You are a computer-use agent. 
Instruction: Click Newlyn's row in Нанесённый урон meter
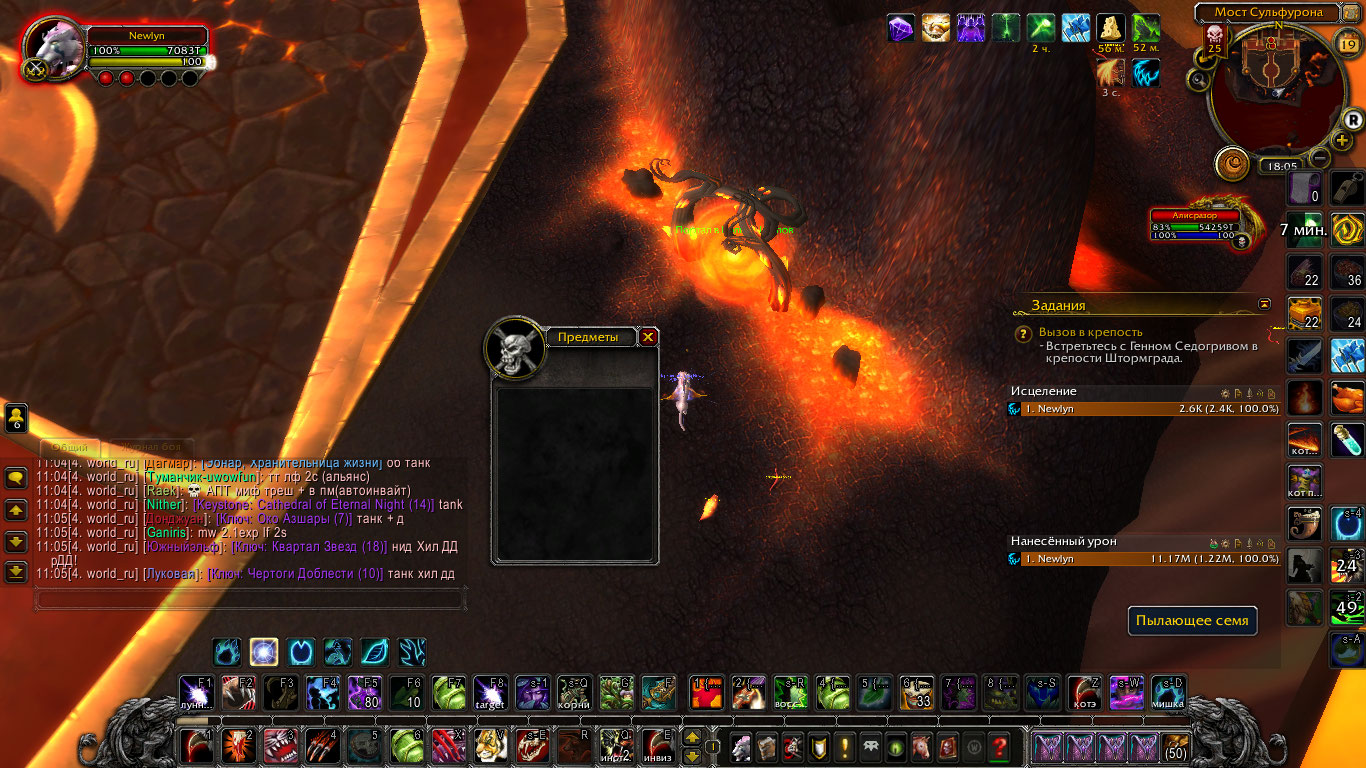click(1143, 559)
